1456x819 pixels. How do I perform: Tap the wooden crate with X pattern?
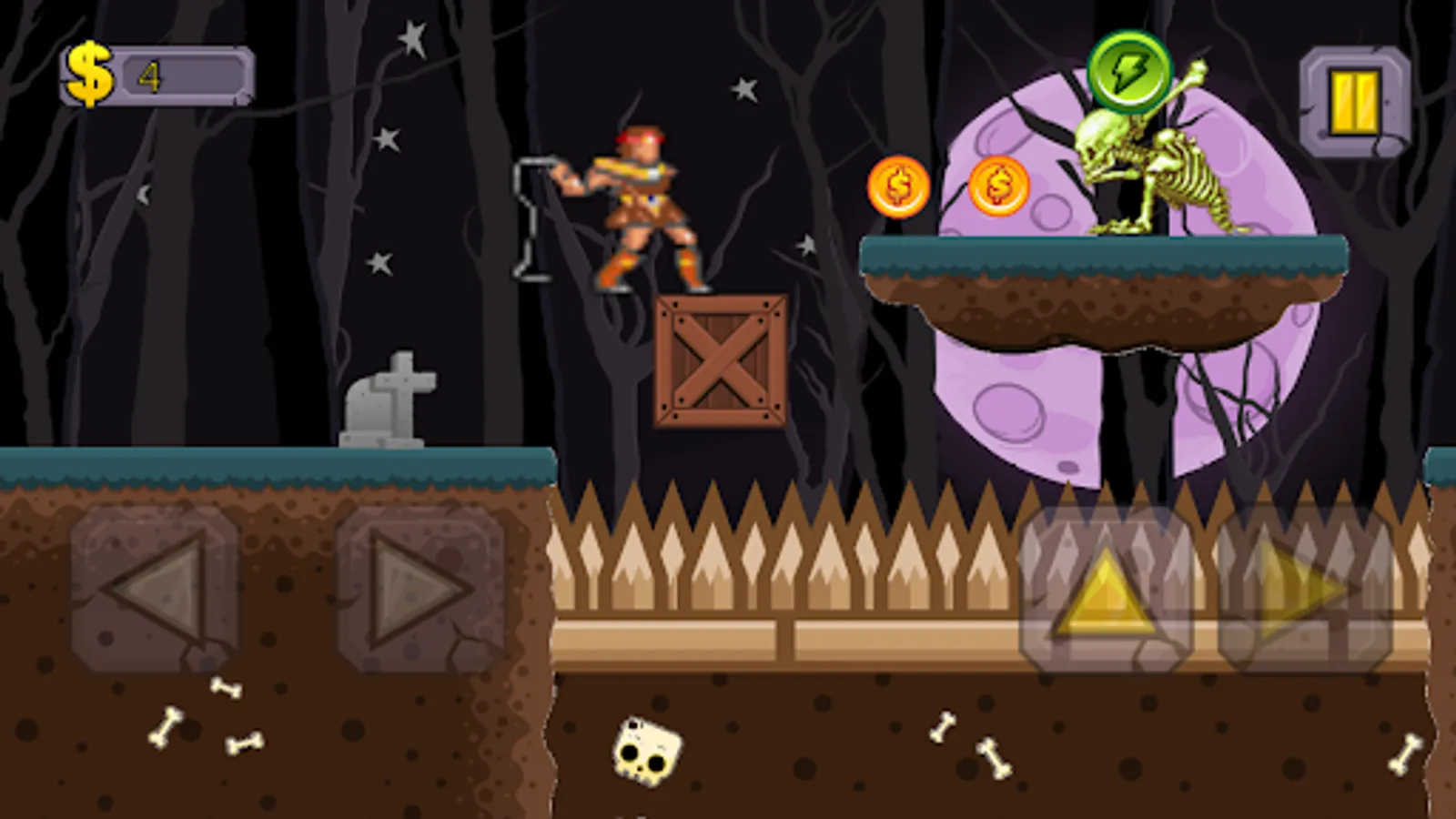pos(722,359)
